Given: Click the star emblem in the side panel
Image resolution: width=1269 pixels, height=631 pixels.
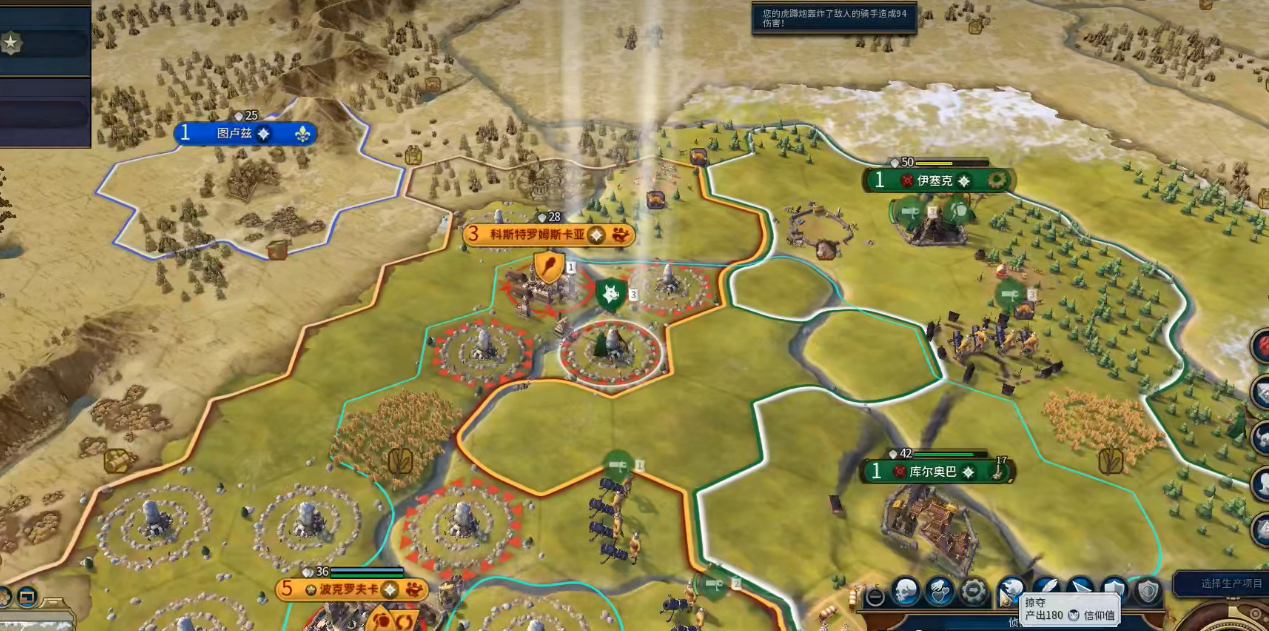Looking at the screenshot, I should pyautogui.click(x=11, y=43).
